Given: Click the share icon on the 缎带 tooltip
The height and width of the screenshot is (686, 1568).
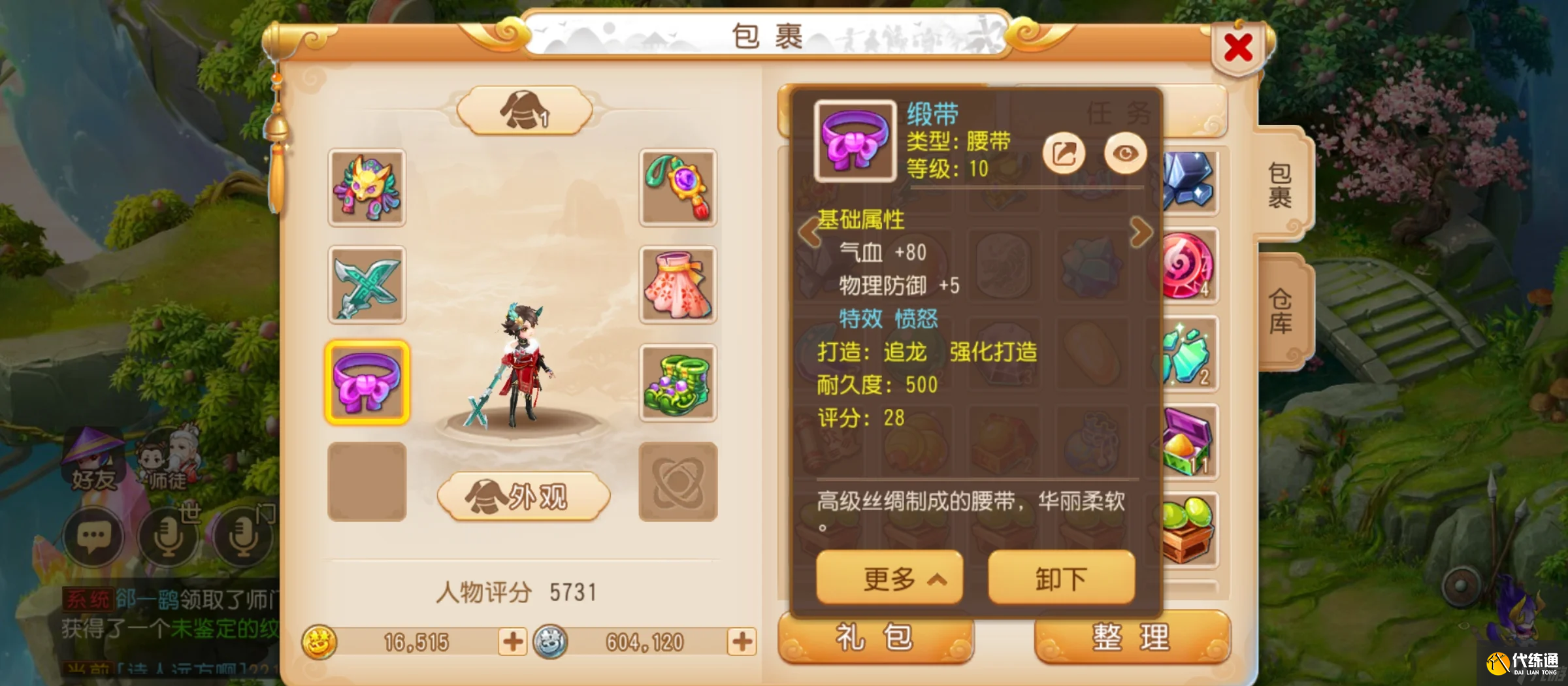Looking at the screenshot, I should (1064, 152).
